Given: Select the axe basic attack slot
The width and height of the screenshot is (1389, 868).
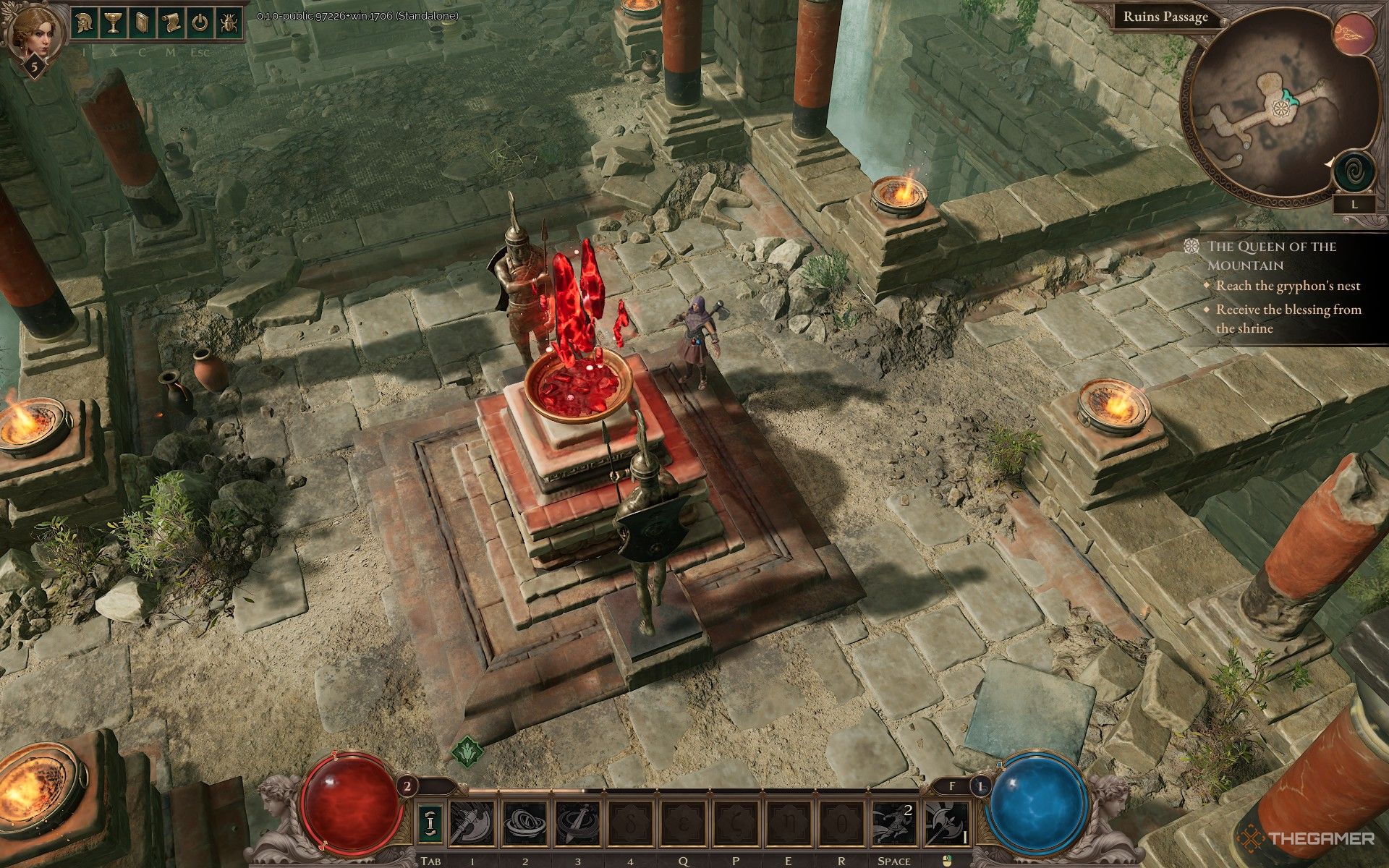Looking at the screenshot, I should point(947,825).
